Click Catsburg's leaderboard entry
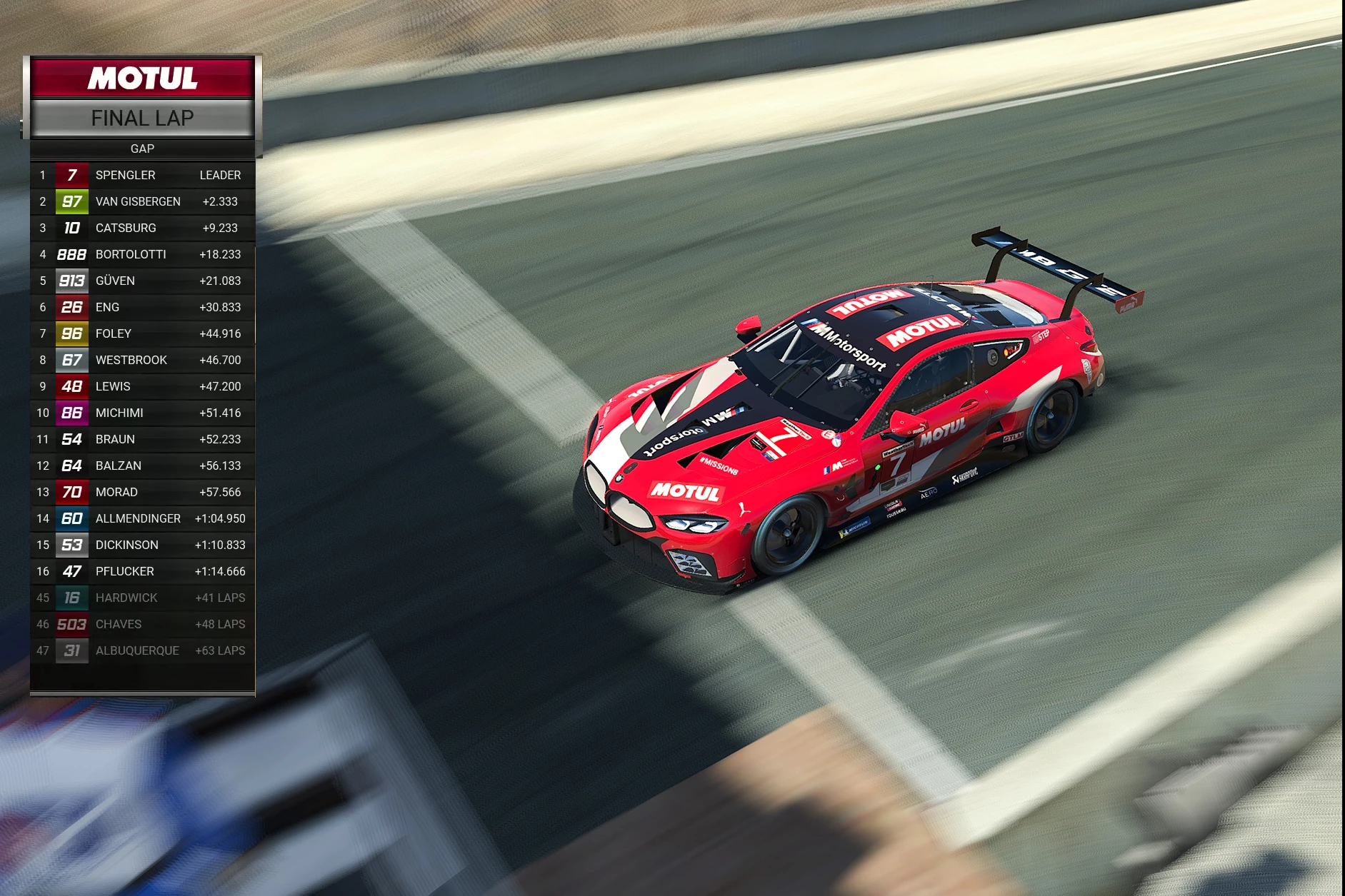The height and width of the screenshot is (896, 1345). [x=142, y=228]
